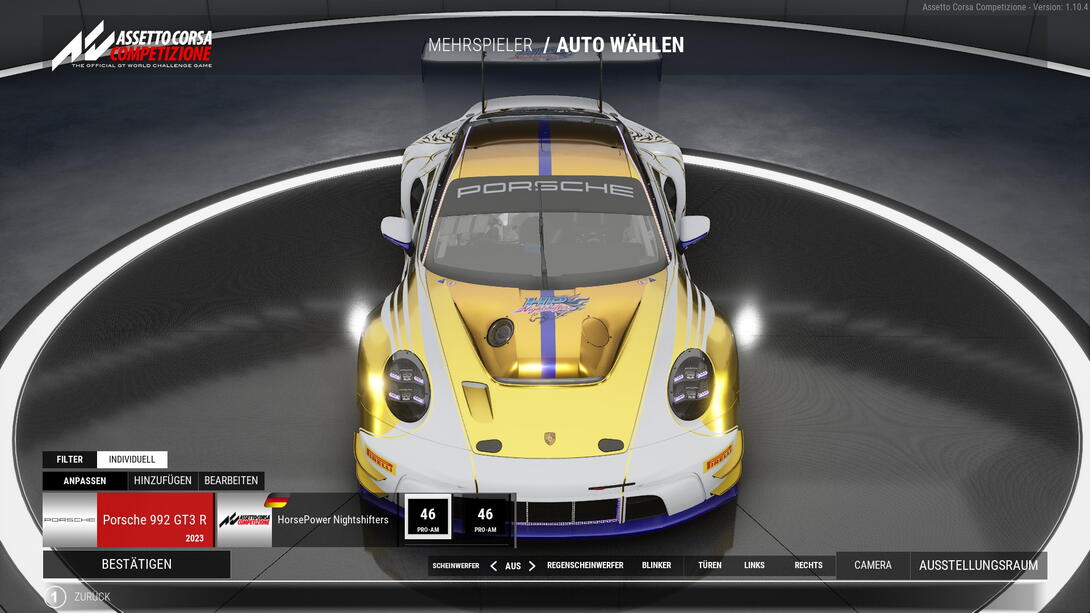Select the highlighted number 46 Pro-Am livery
This screenshot has height=613, width=1090.
pyautogui.click(x=428, y=518)
